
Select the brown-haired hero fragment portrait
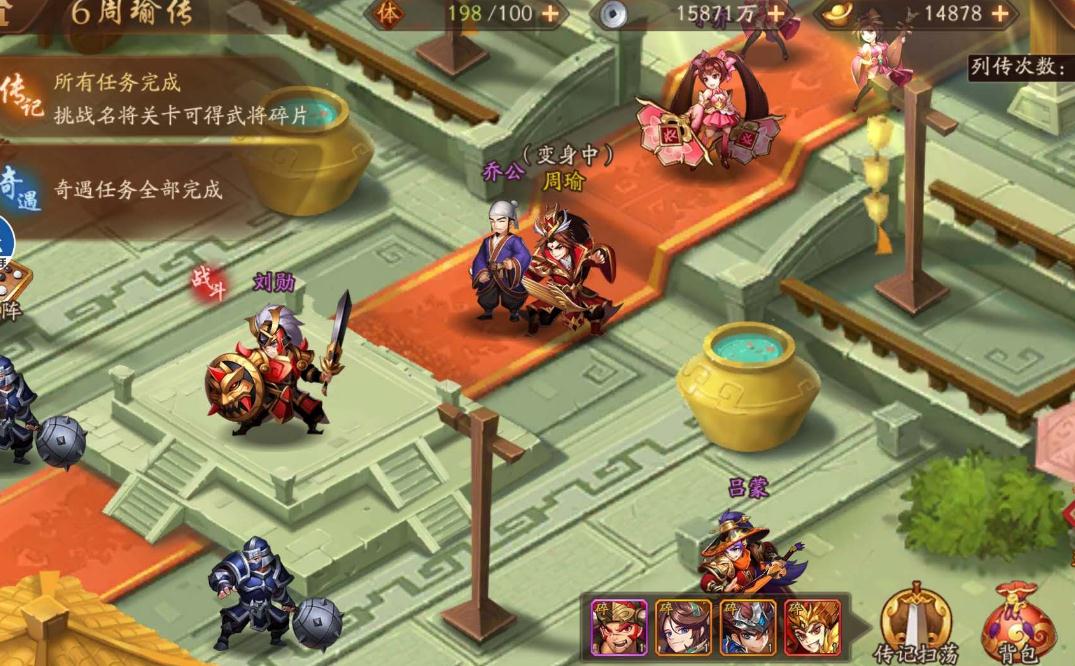pyautogui.click(x=683, y=627)
